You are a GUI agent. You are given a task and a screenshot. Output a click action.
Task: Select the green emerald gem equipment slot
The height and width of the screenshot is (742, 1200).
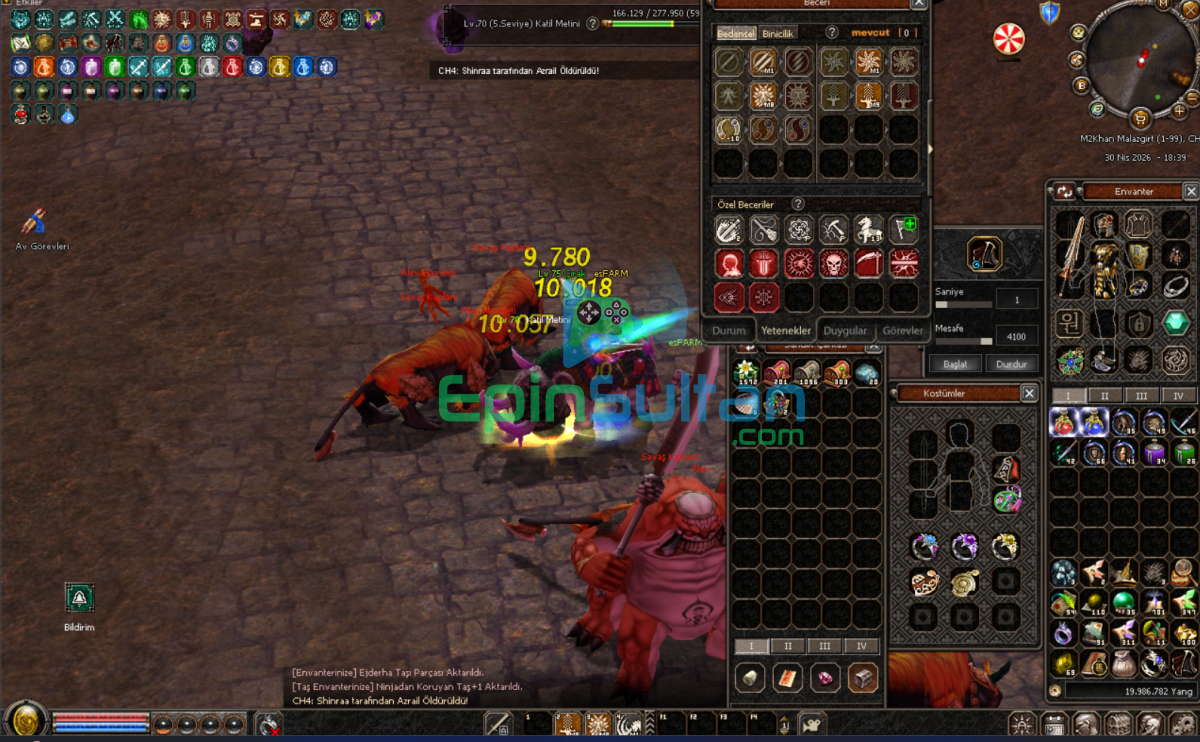1176,323
